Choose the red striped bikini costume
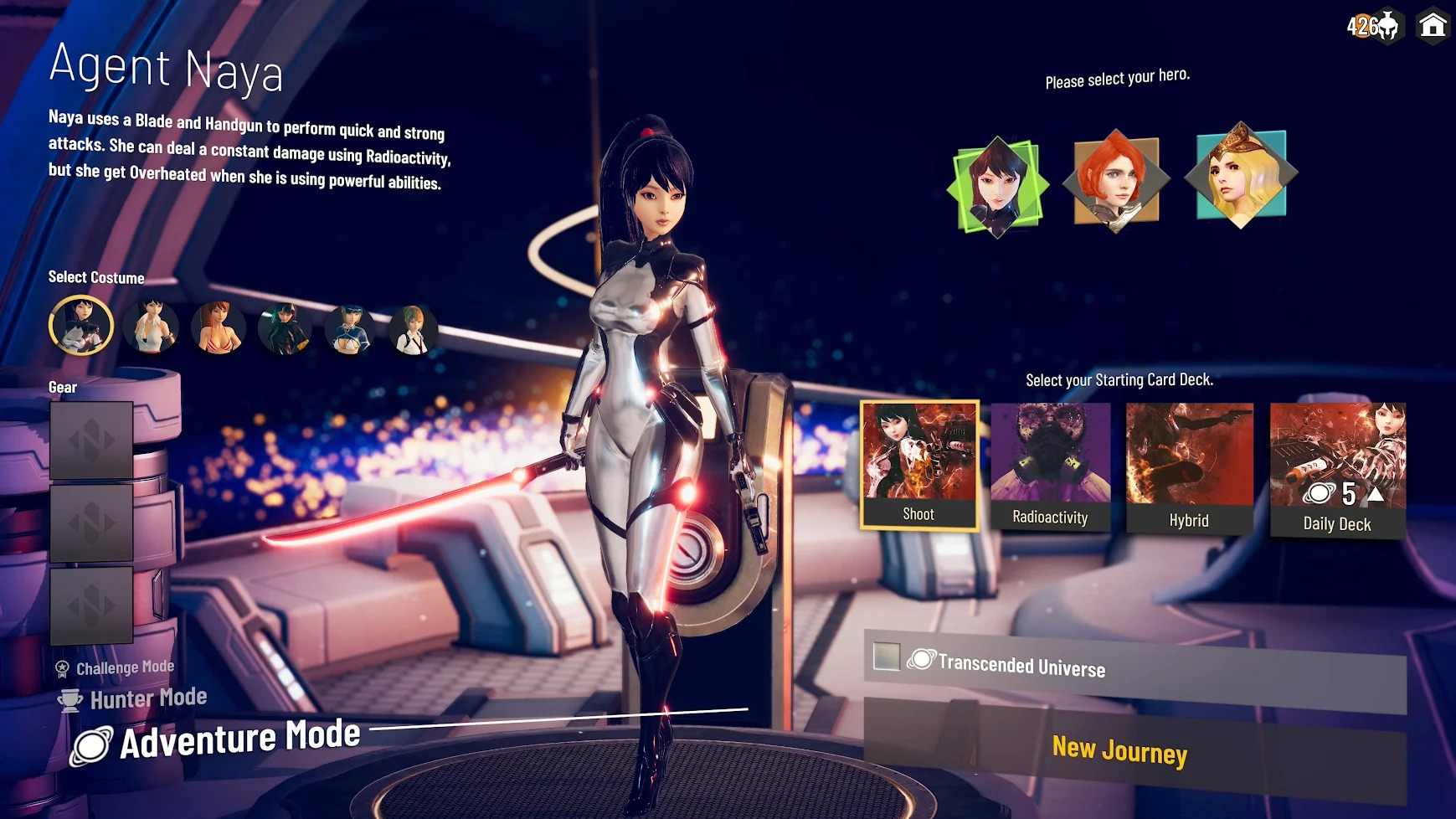The image size is (1456, 819). point(218,328)
